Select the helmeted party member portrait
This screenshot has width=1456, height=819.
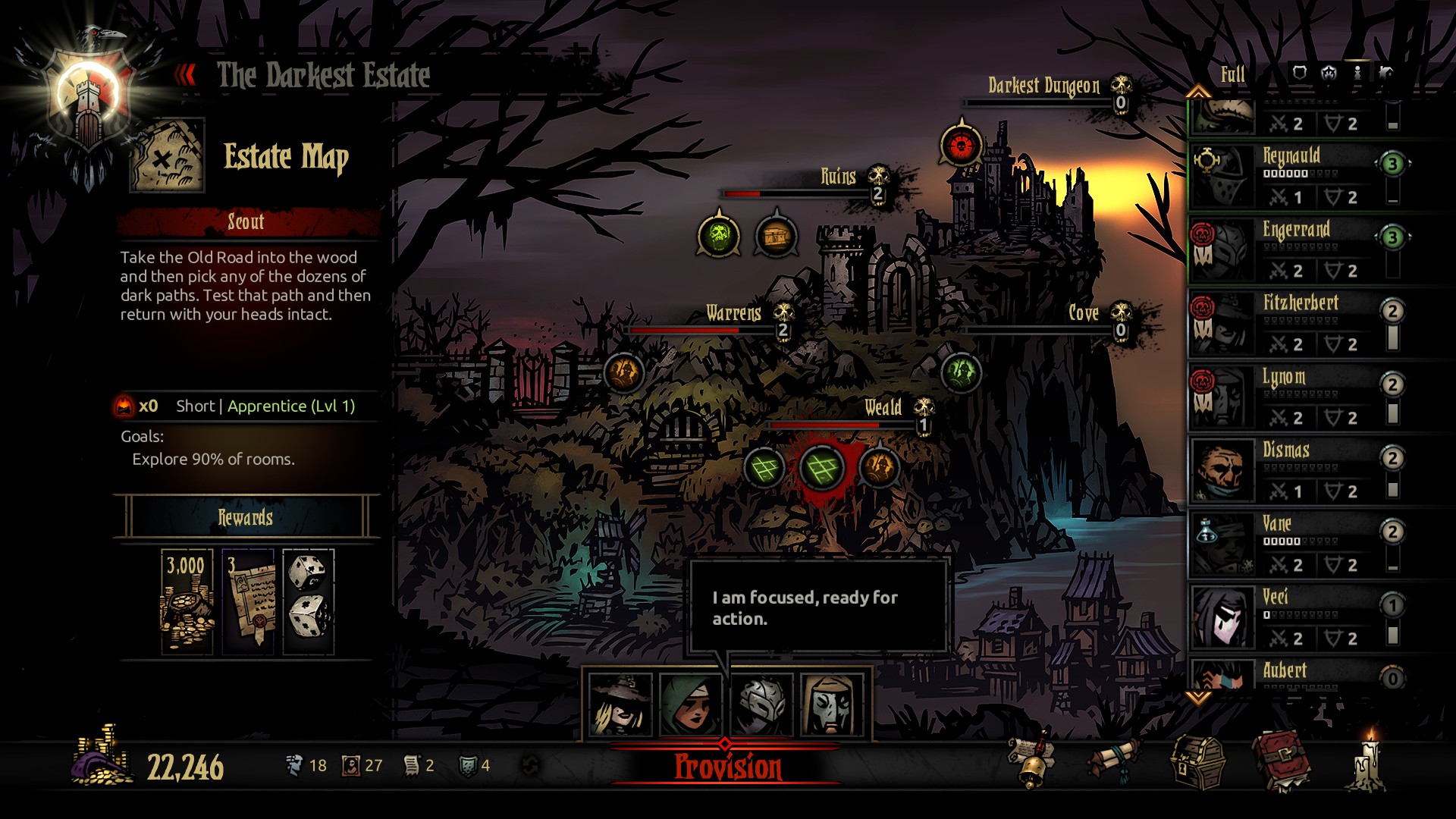pyautogui.click(x=761, y=705)
